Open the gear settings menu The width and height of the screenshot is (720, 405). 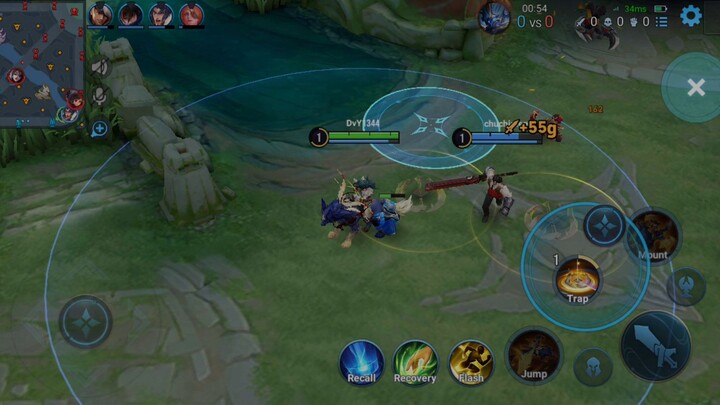pos(690,16)
